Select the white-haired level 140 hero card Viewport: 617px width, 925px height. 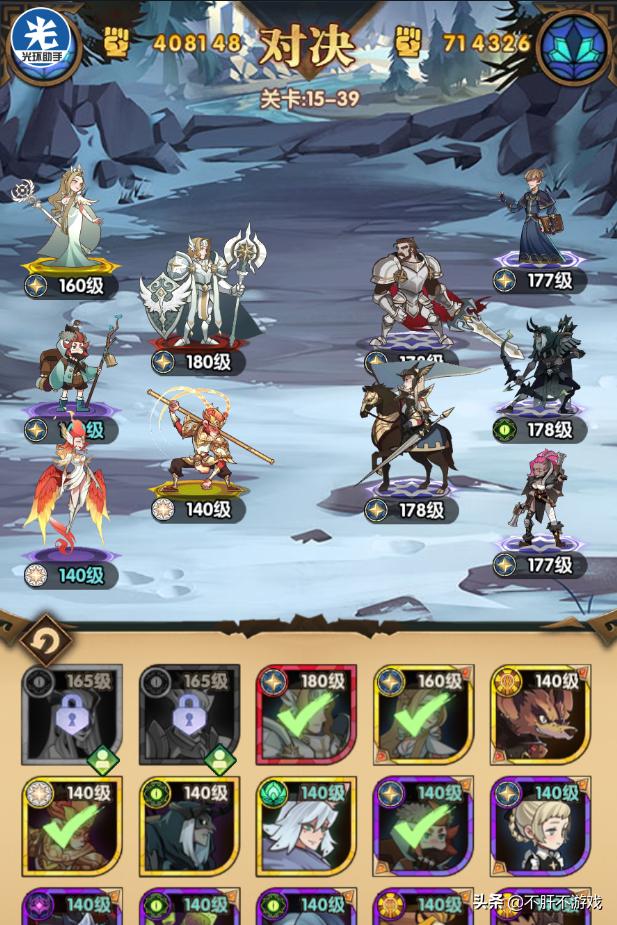(x=305, y=825)
